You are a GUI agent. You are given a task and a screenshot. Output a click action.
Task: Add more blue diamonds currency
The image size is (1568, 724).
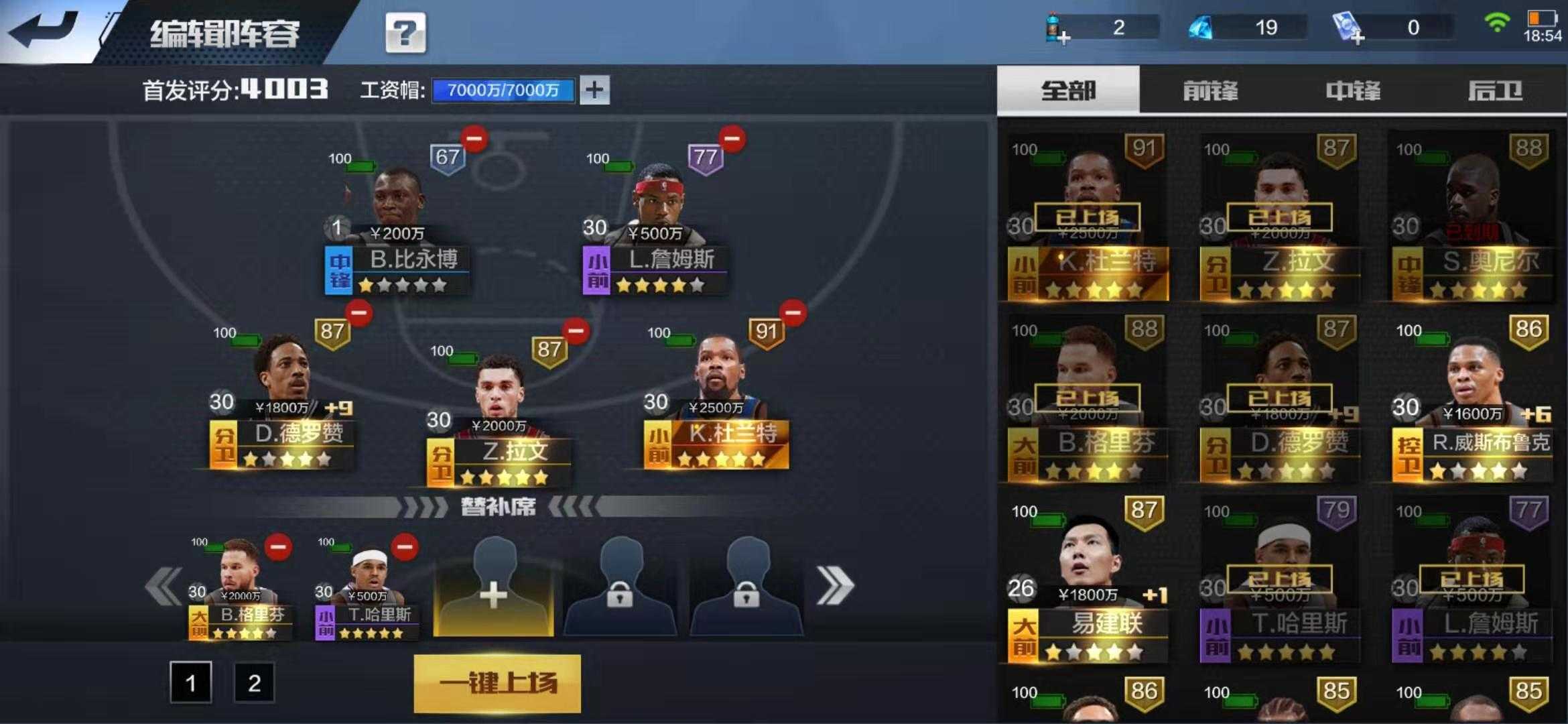point(1201,28)
